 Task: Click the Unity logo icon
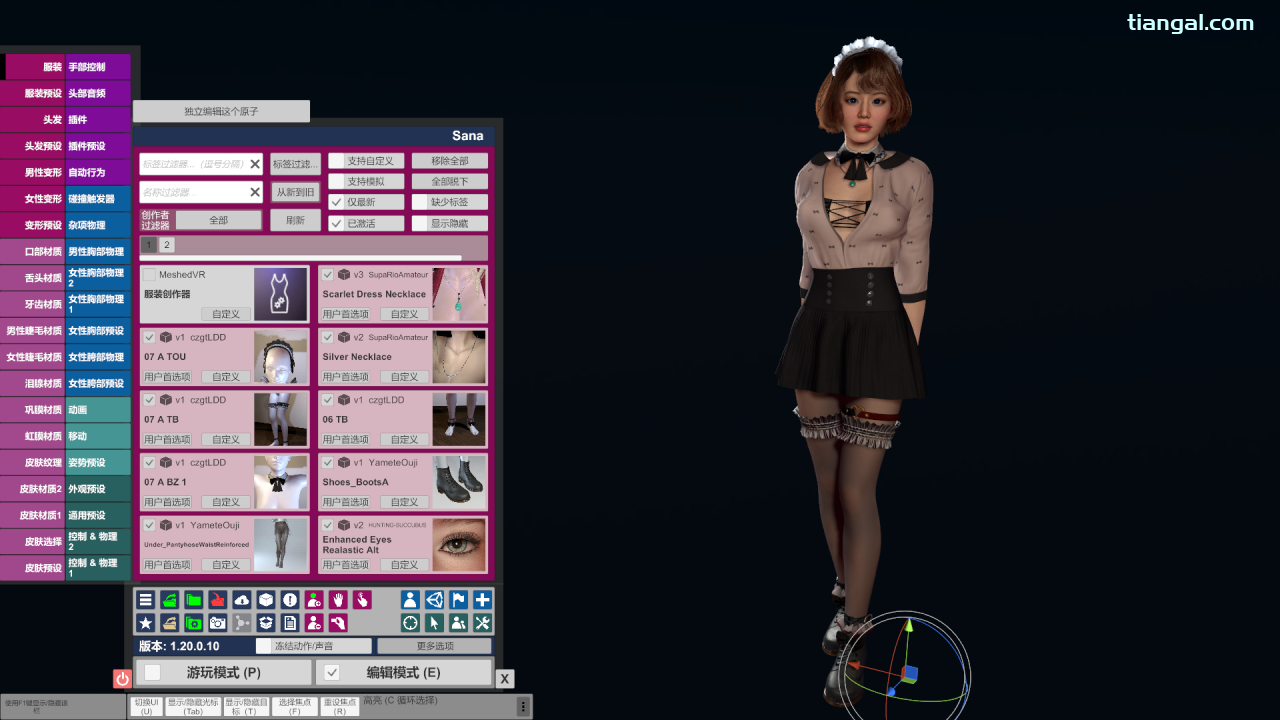[x=434, y=599]
